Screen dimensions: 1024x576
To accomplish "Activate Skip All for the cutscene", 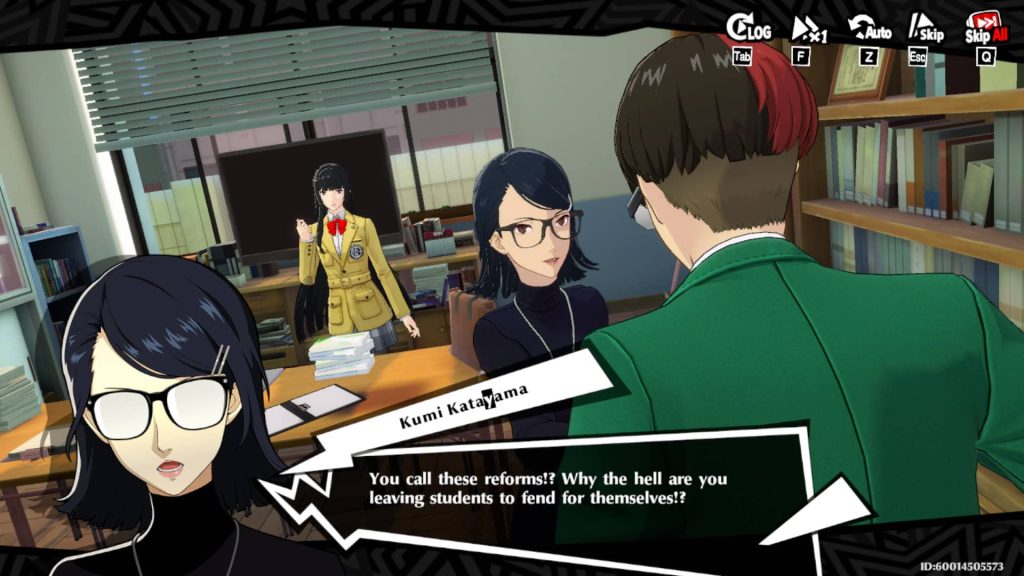I will pyautogui.click(x=984, y=29).
